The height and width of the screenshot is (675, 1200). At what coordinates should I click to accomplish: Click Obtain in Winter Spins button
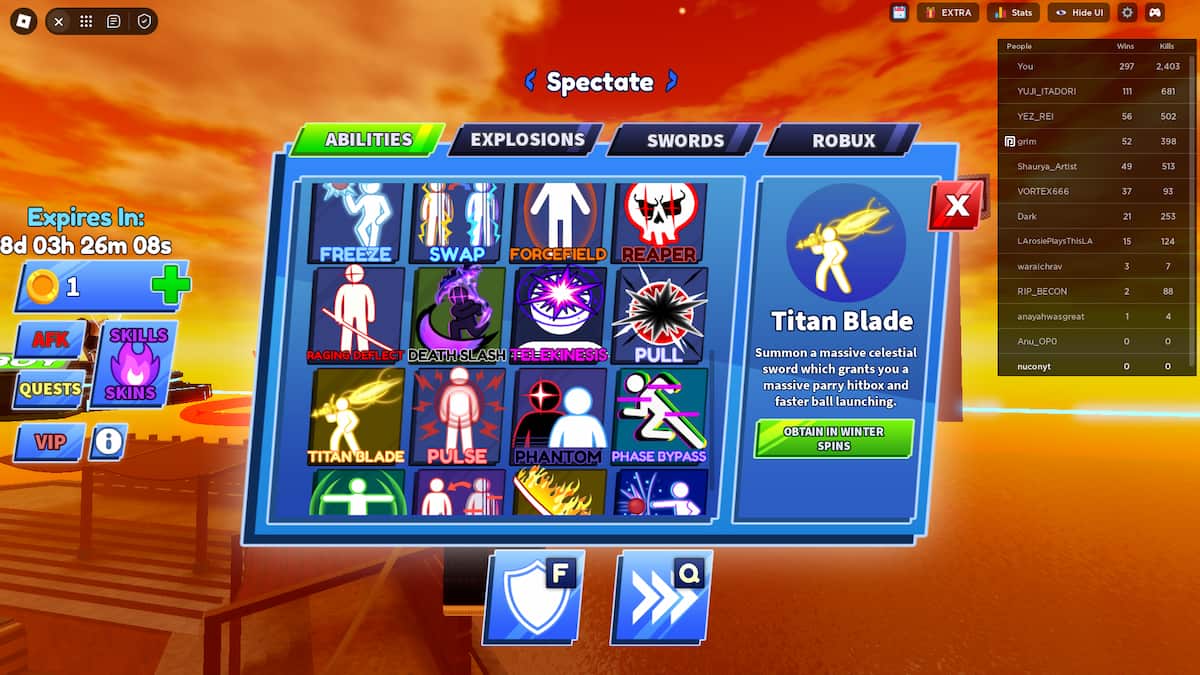tap(834, 438)
